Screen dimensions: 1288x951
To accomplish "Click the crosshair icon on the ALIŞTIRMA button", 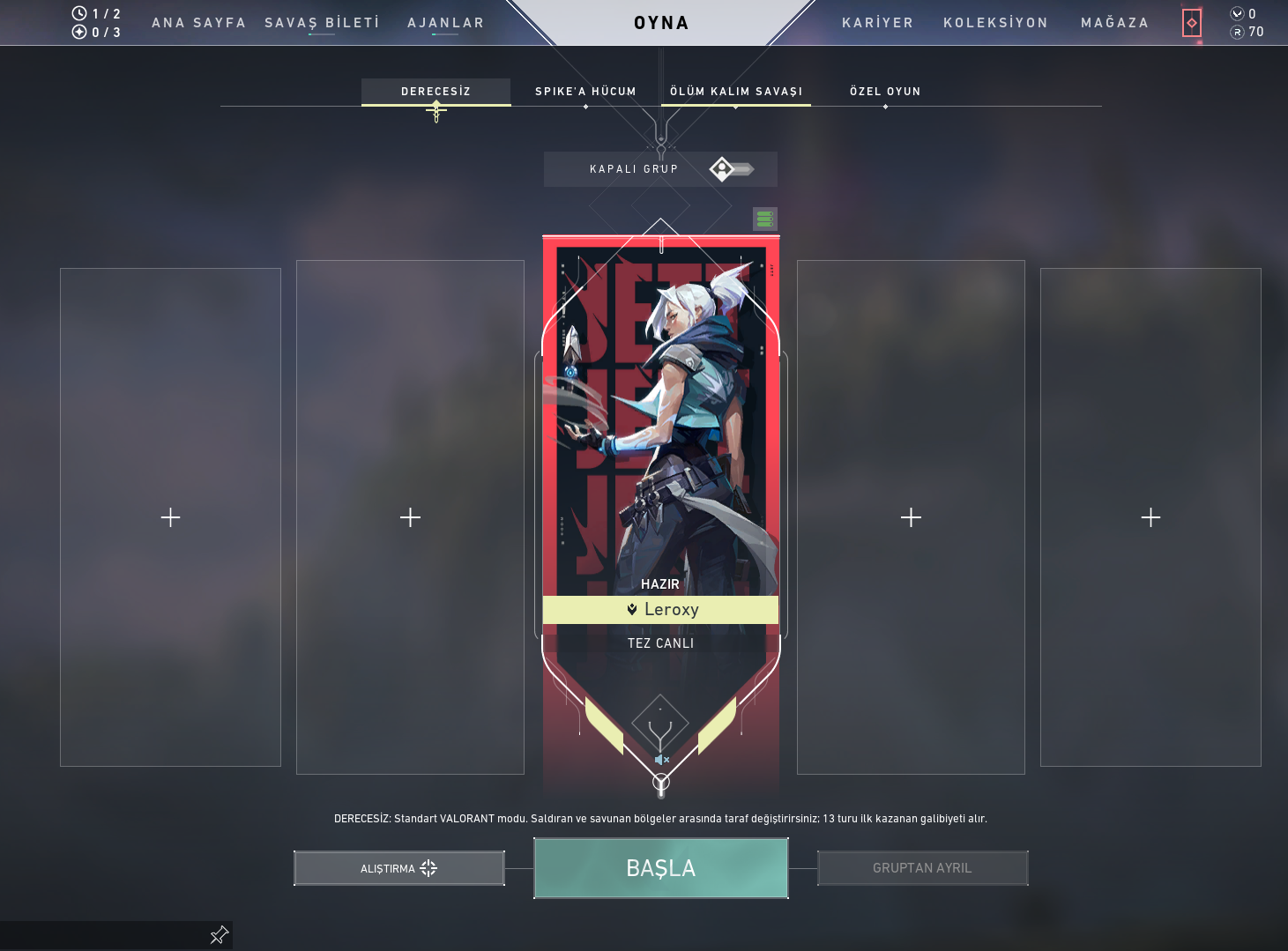I will coord(429,868).
